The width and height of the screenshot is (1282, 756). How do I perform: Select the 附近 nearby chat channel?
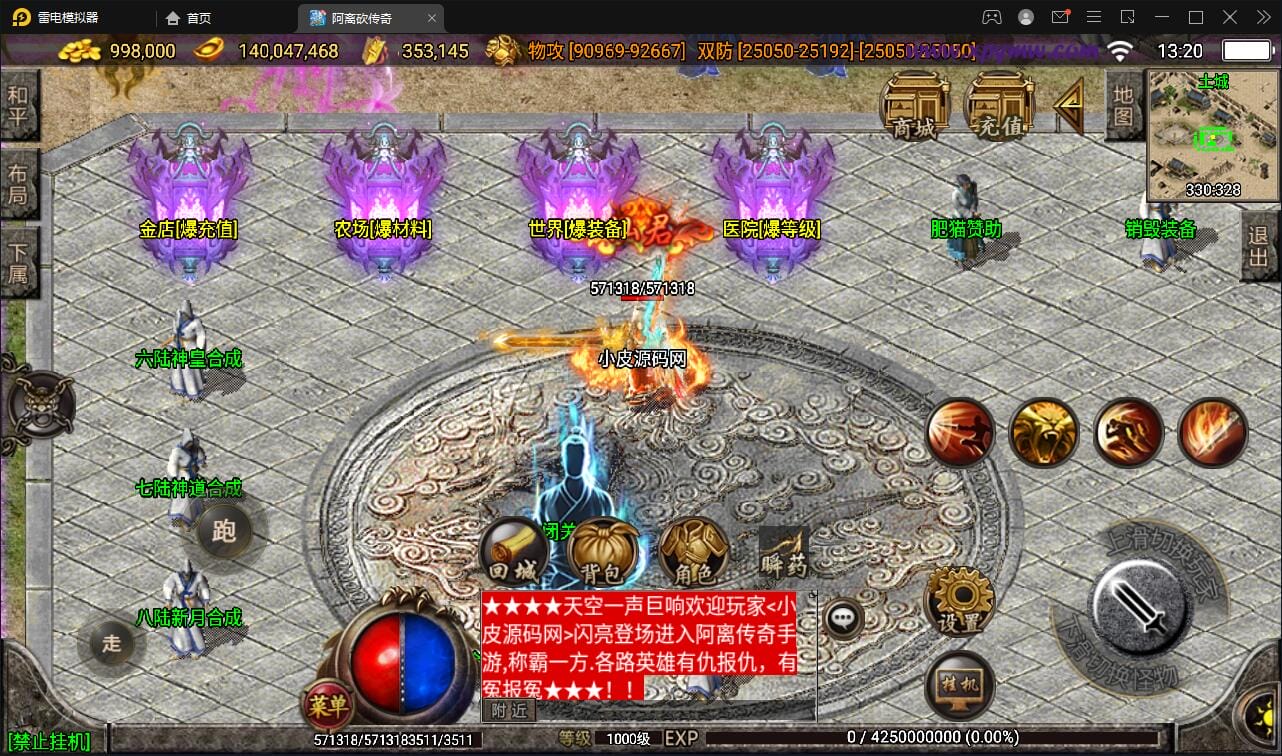(508, 710)
